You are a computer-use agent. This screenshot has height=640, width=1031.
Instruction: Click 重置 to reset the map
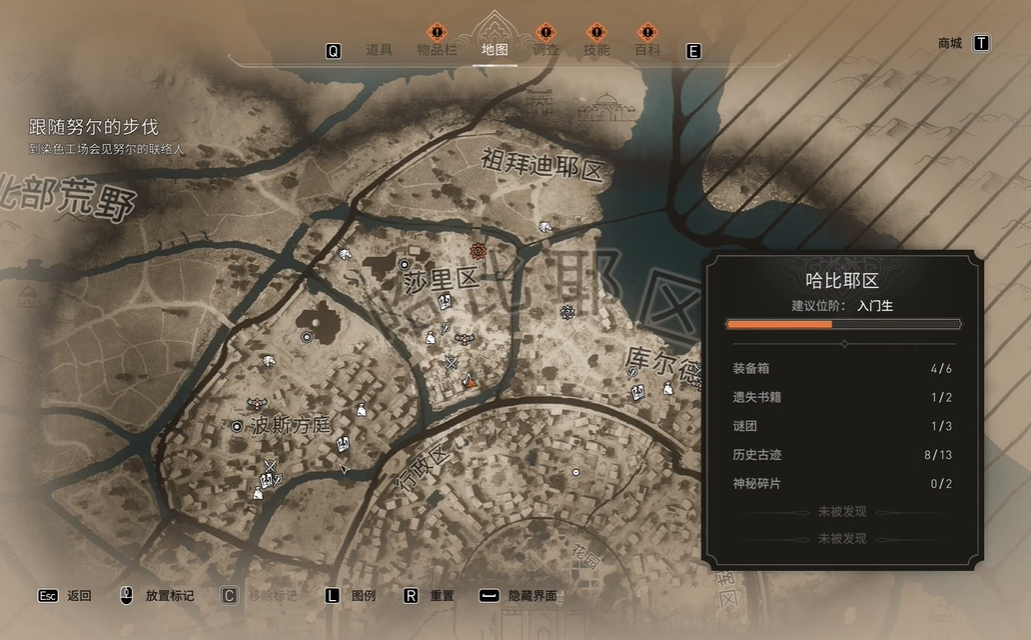(442, 596)
